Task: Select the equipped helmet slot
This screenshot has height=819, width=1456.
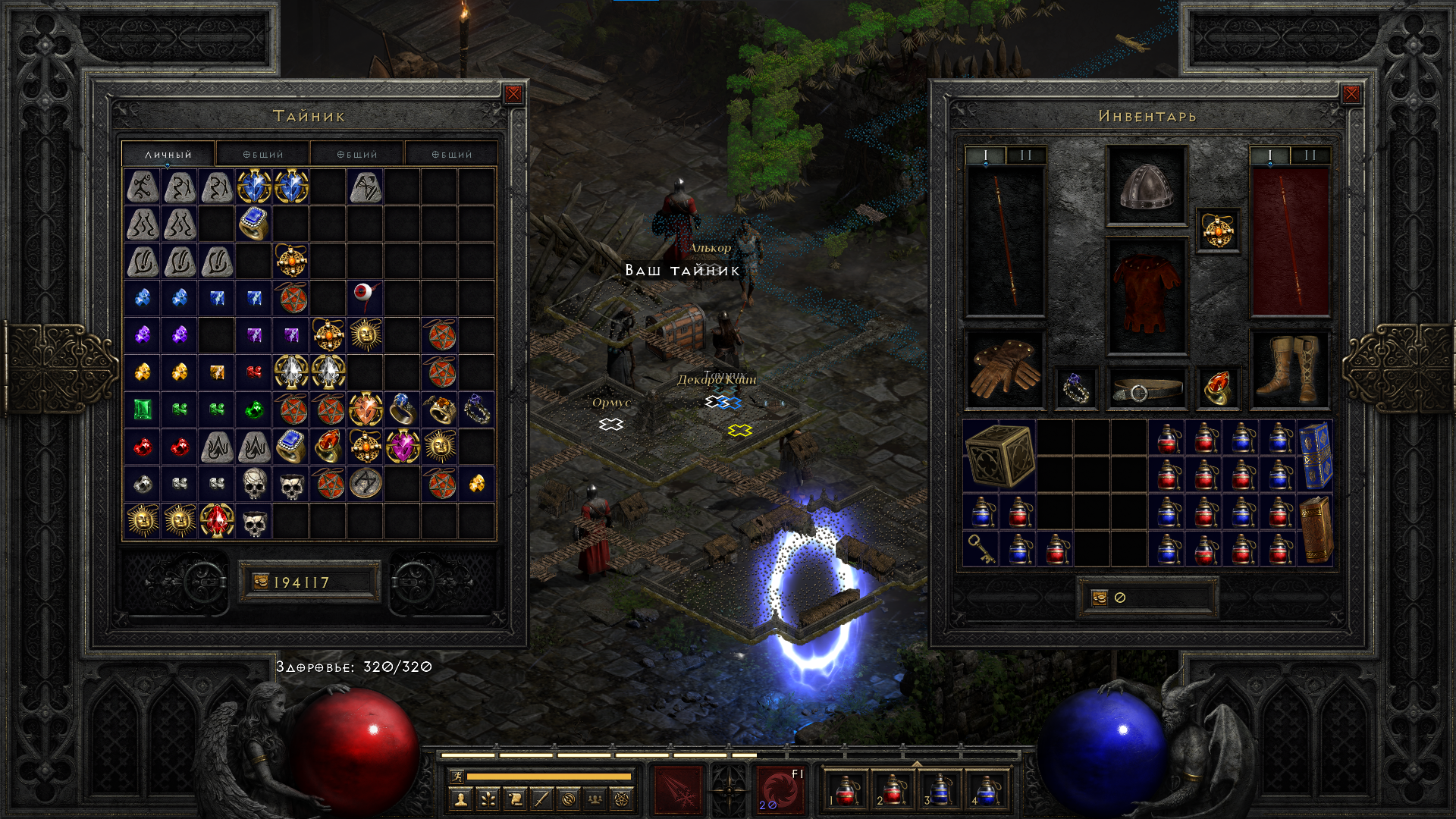Action: 1146,187
